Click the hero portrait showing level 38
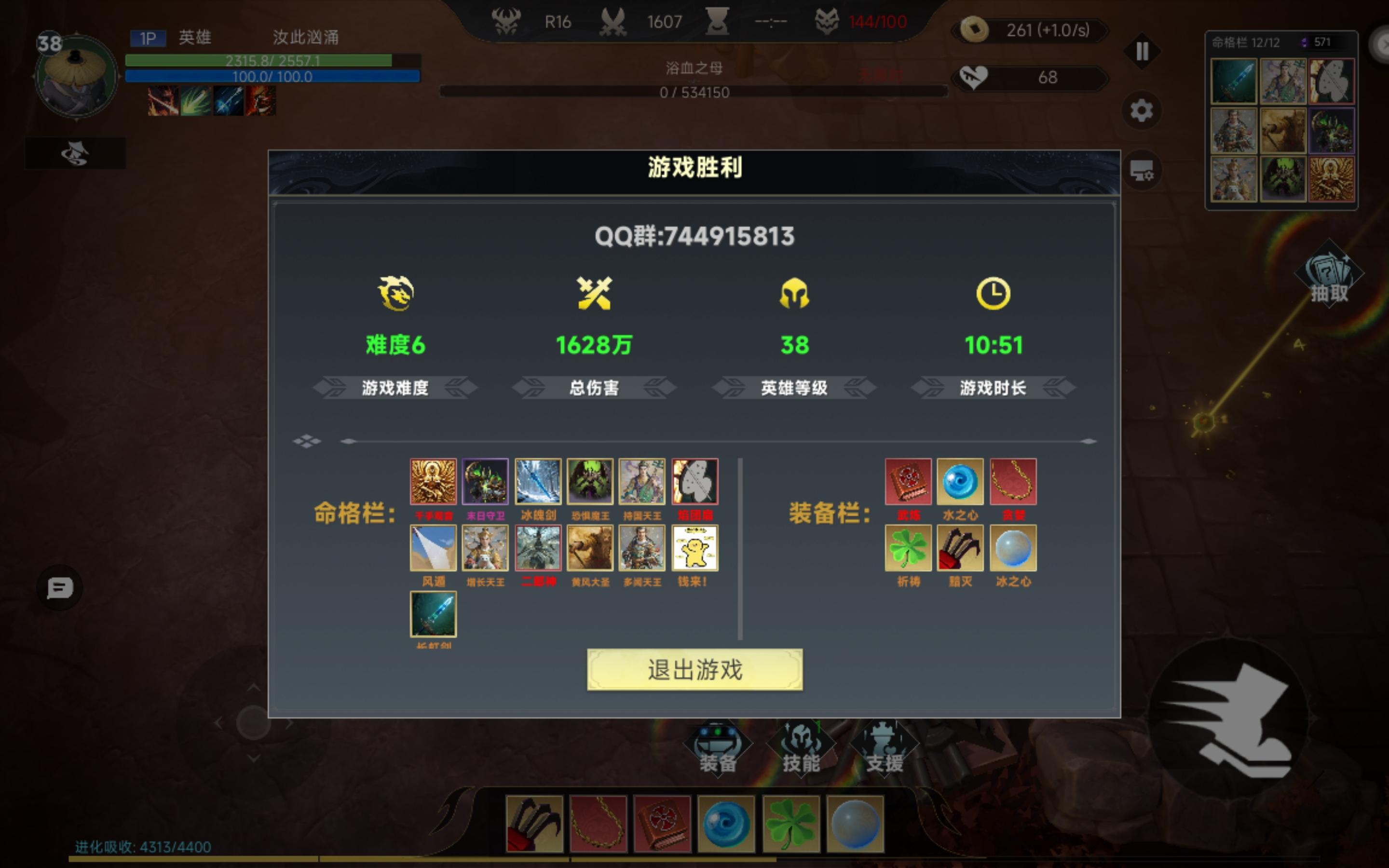Viewport: 1389px width, 868px height. [75, 75]
